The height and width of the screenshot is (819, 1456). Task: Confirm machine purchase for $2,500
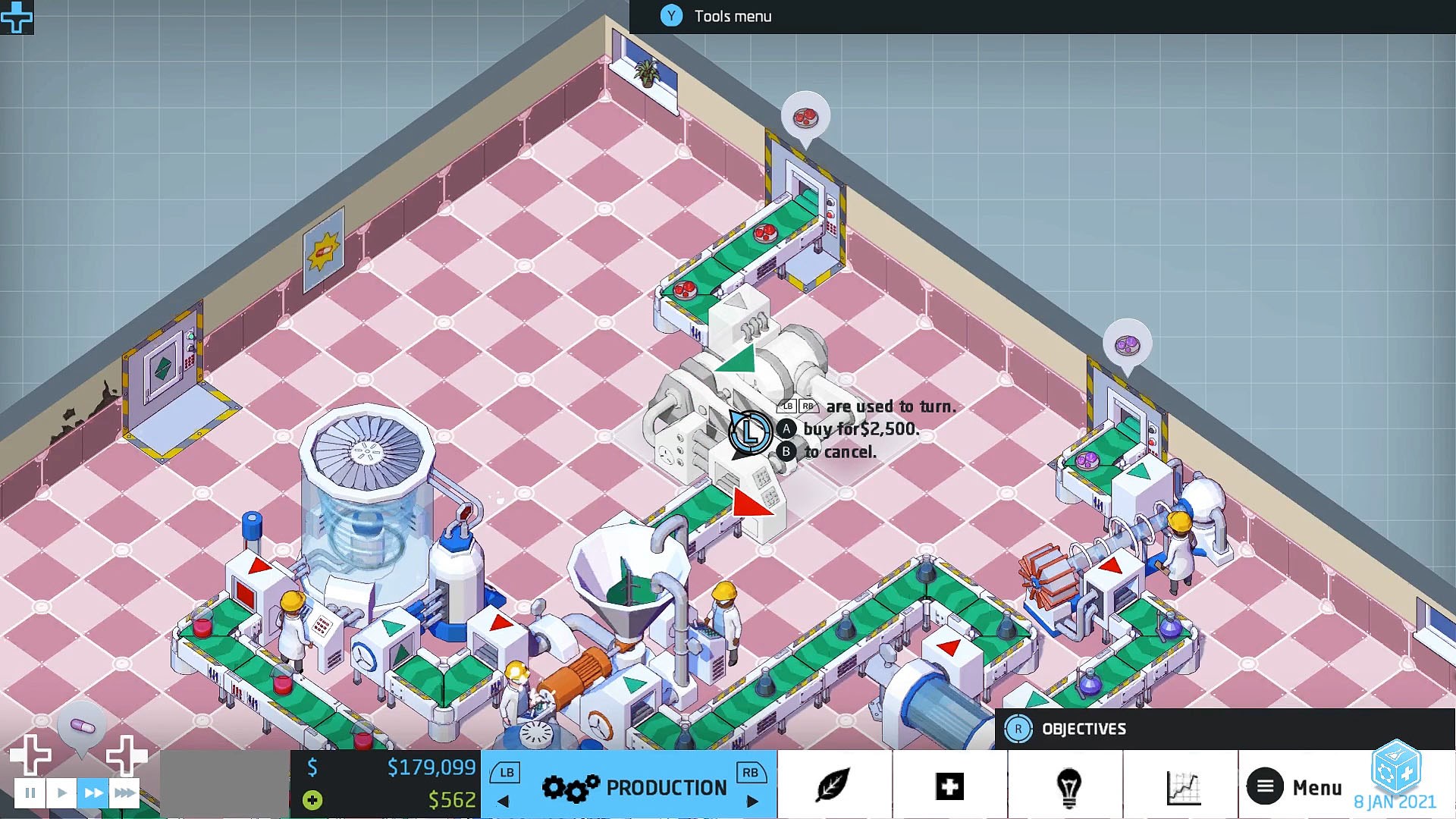coord(786,428)
